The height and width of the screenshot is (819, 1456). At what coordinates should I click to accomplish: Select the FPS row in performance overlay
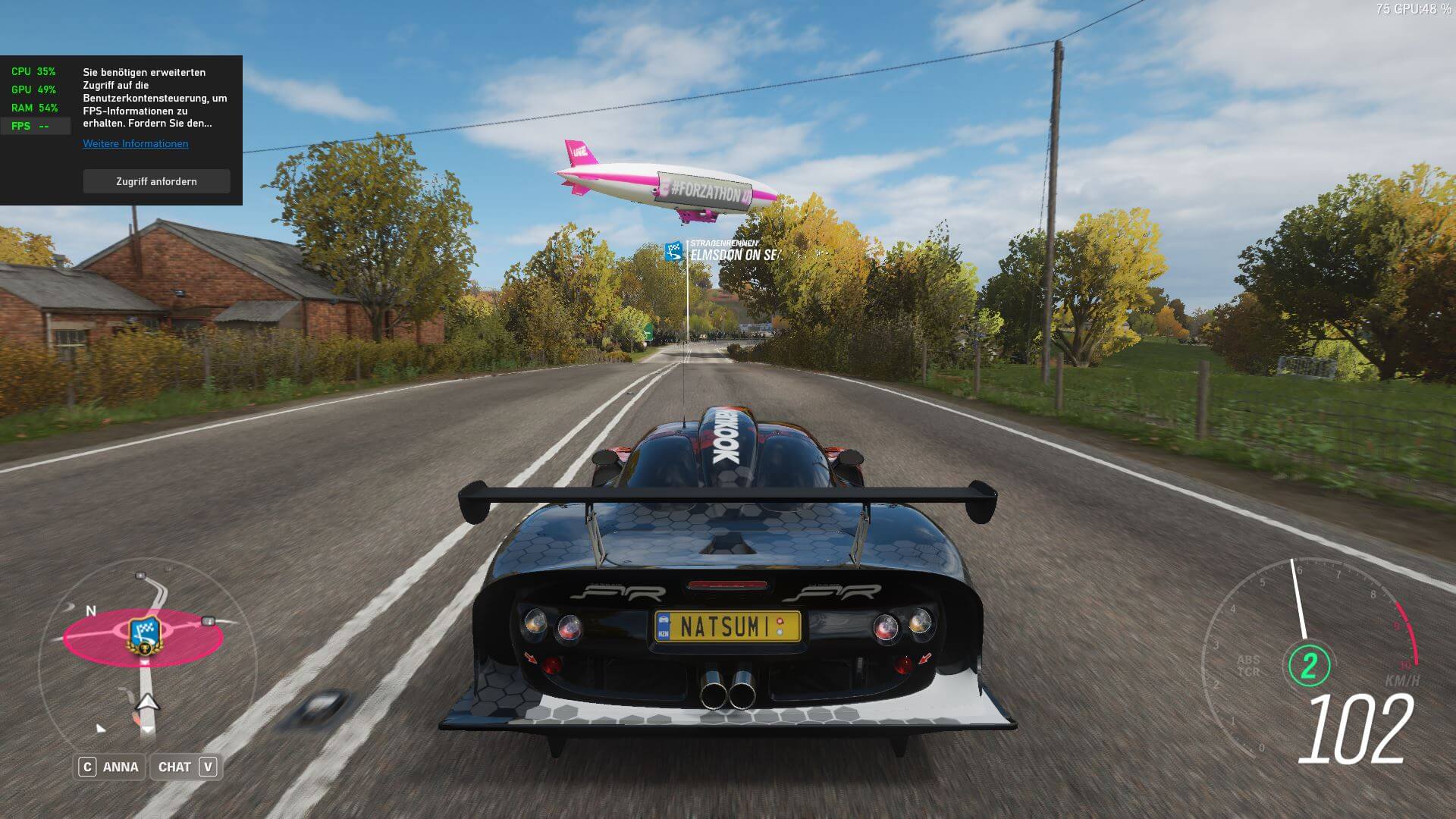(36, 126)
